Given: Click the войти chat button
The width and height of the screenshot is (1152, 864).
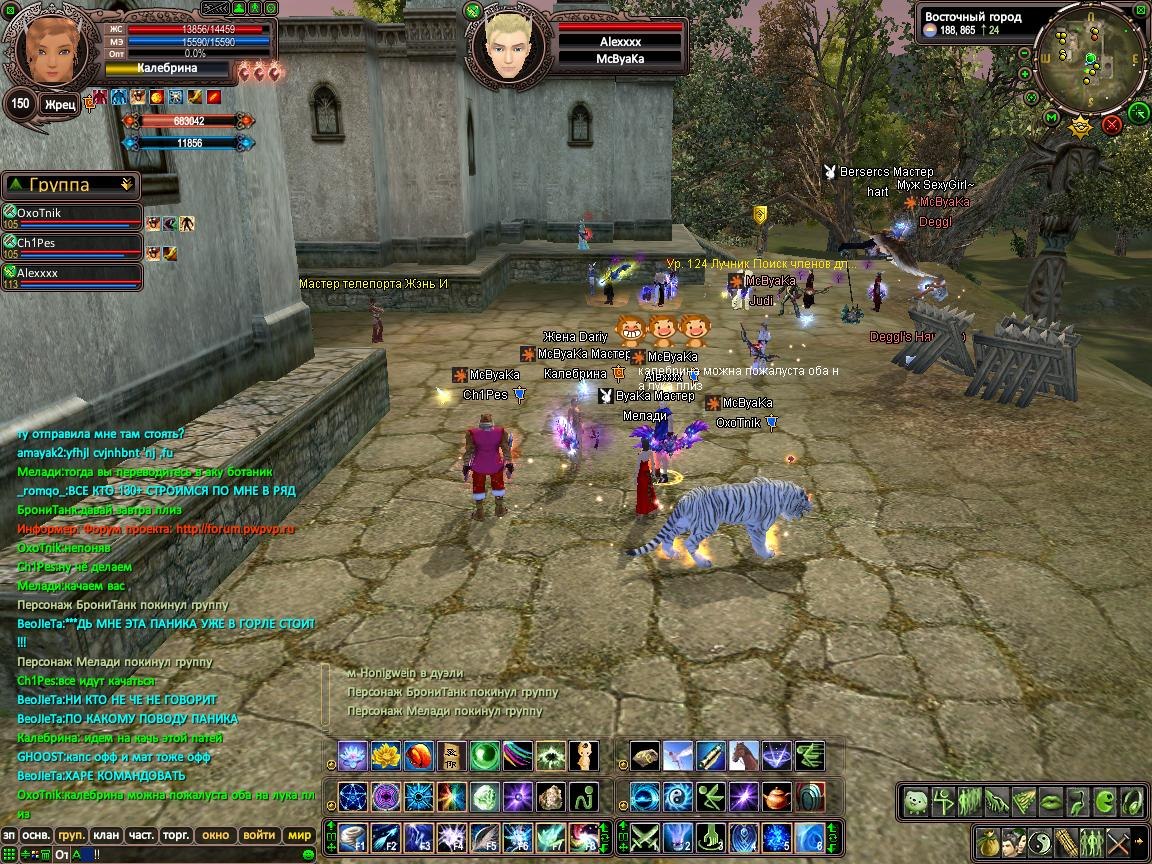Looking at the screenshot, I should click(x=258, y=835).
